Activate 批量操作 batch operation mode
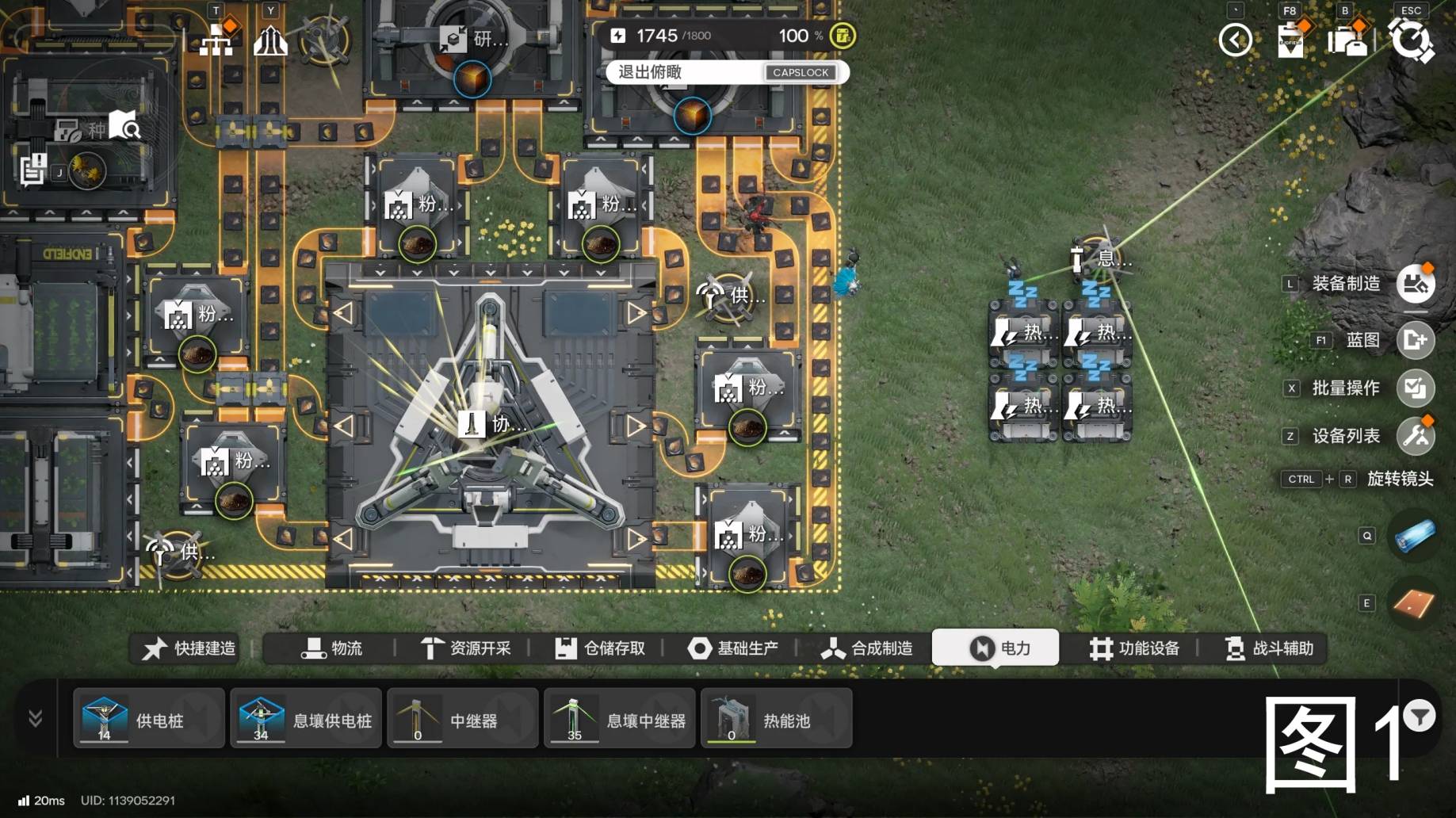 pyautogui.click(x=1415, y=388)
